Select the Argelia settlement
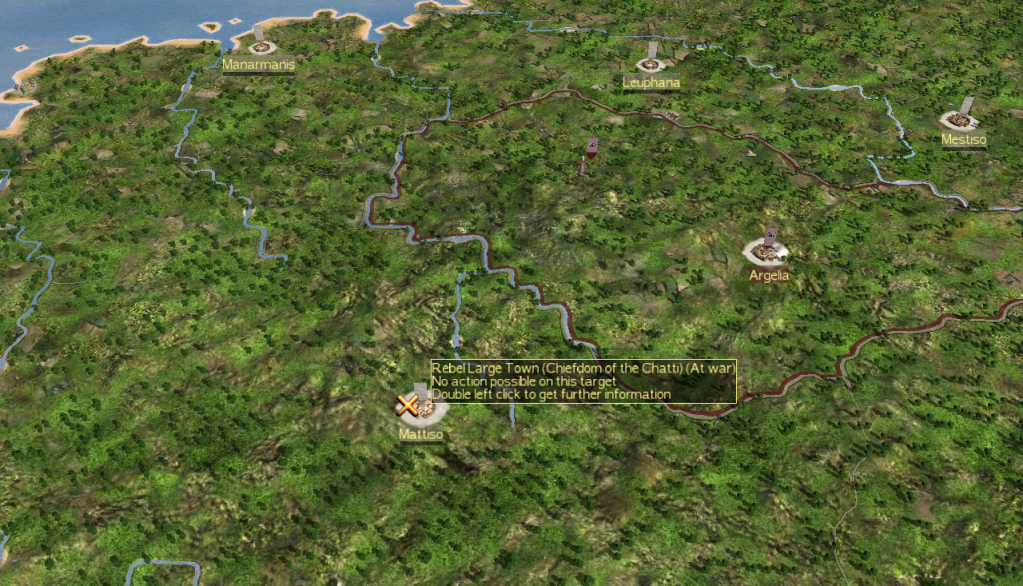 767,250
